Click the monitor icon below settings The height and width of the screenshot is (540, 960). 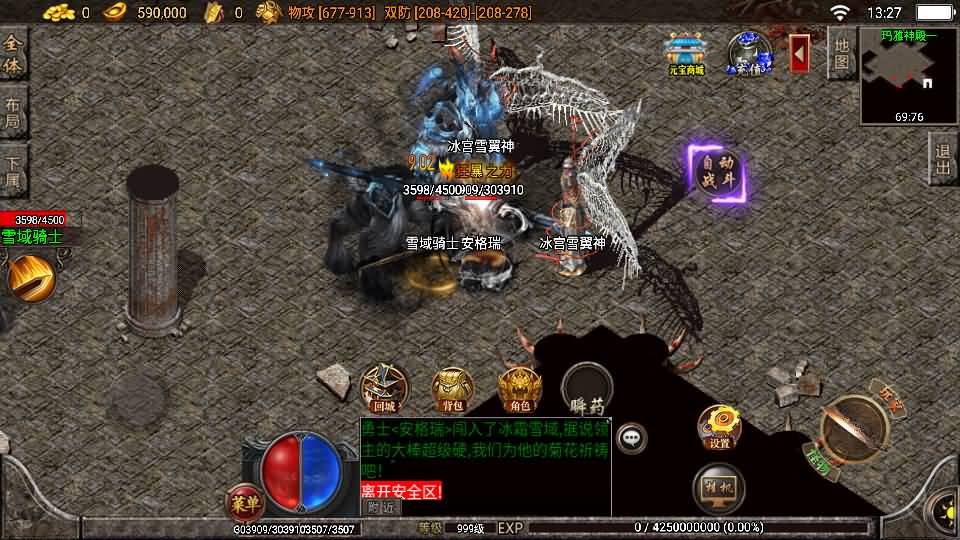pos(719,486)
